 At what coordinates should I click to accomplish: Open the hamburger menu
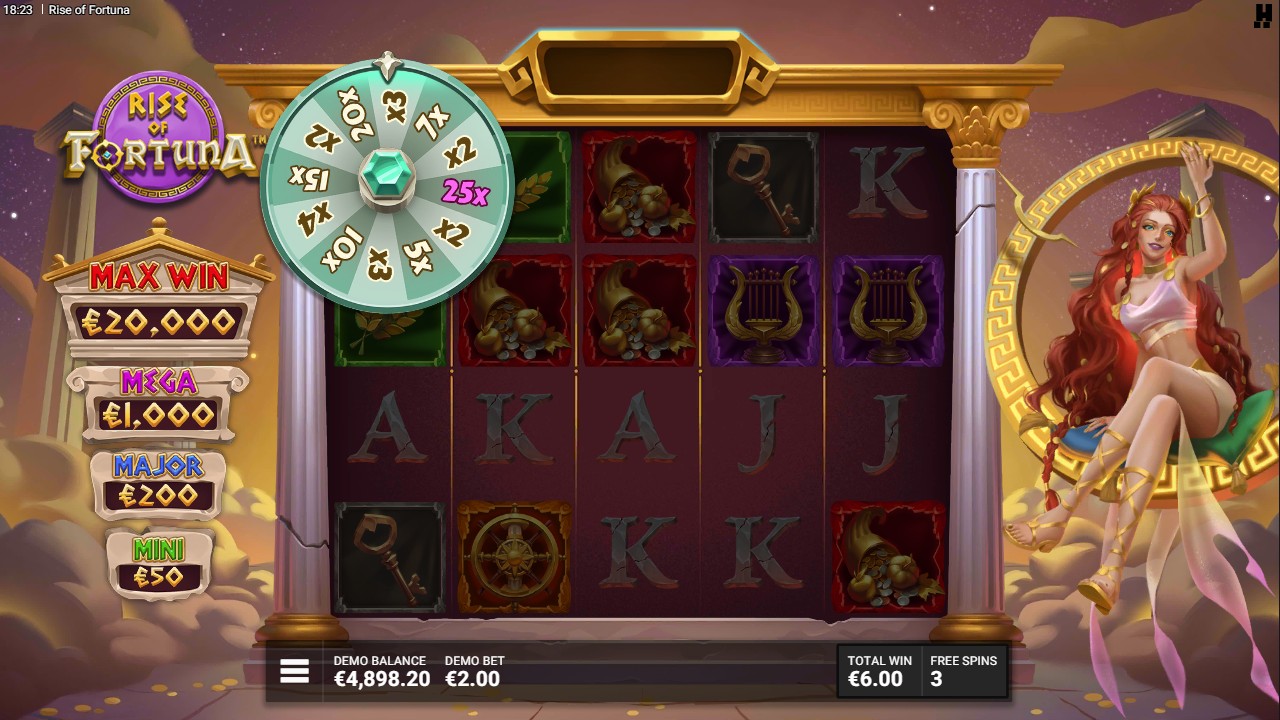pos(294,671)
